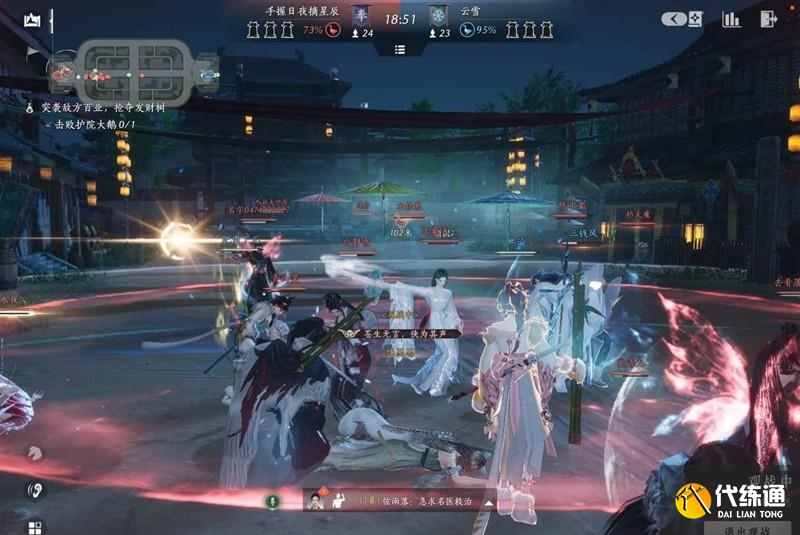Open the crown icon in the top-left corner
Screen dimensions: 800x535
32,19
